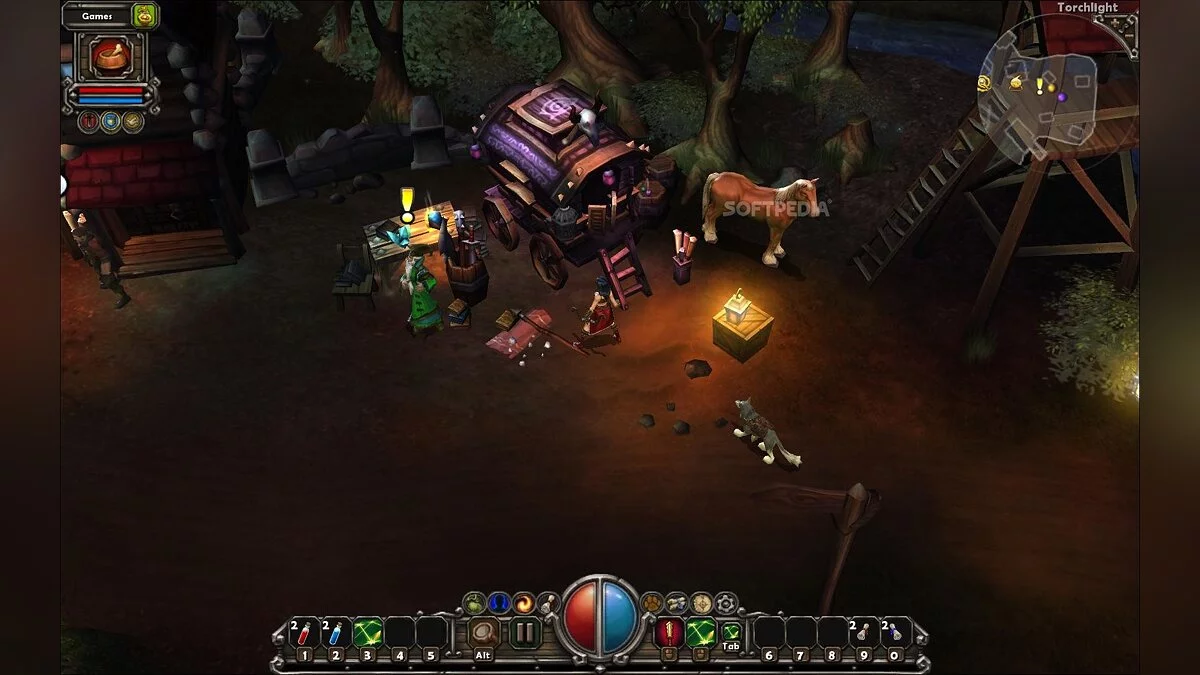Click the blue shield icon under the pet bars

(x=111, y=122)
